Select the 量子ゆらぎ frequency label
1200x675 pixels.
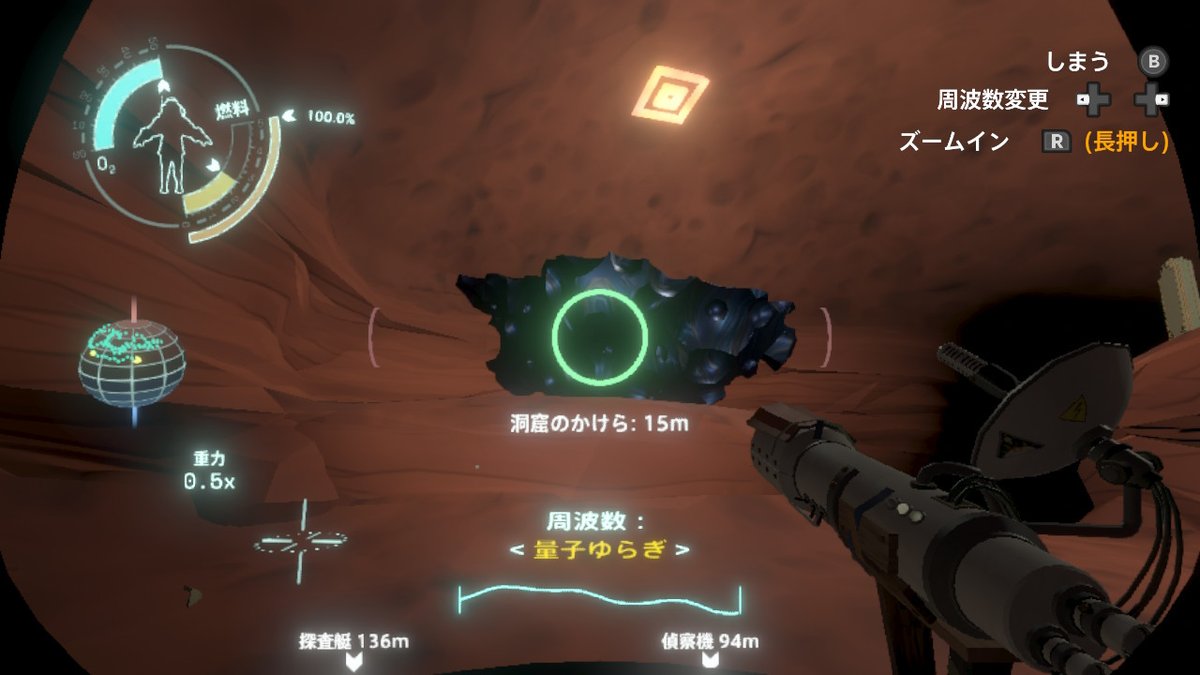click(598, 552)
